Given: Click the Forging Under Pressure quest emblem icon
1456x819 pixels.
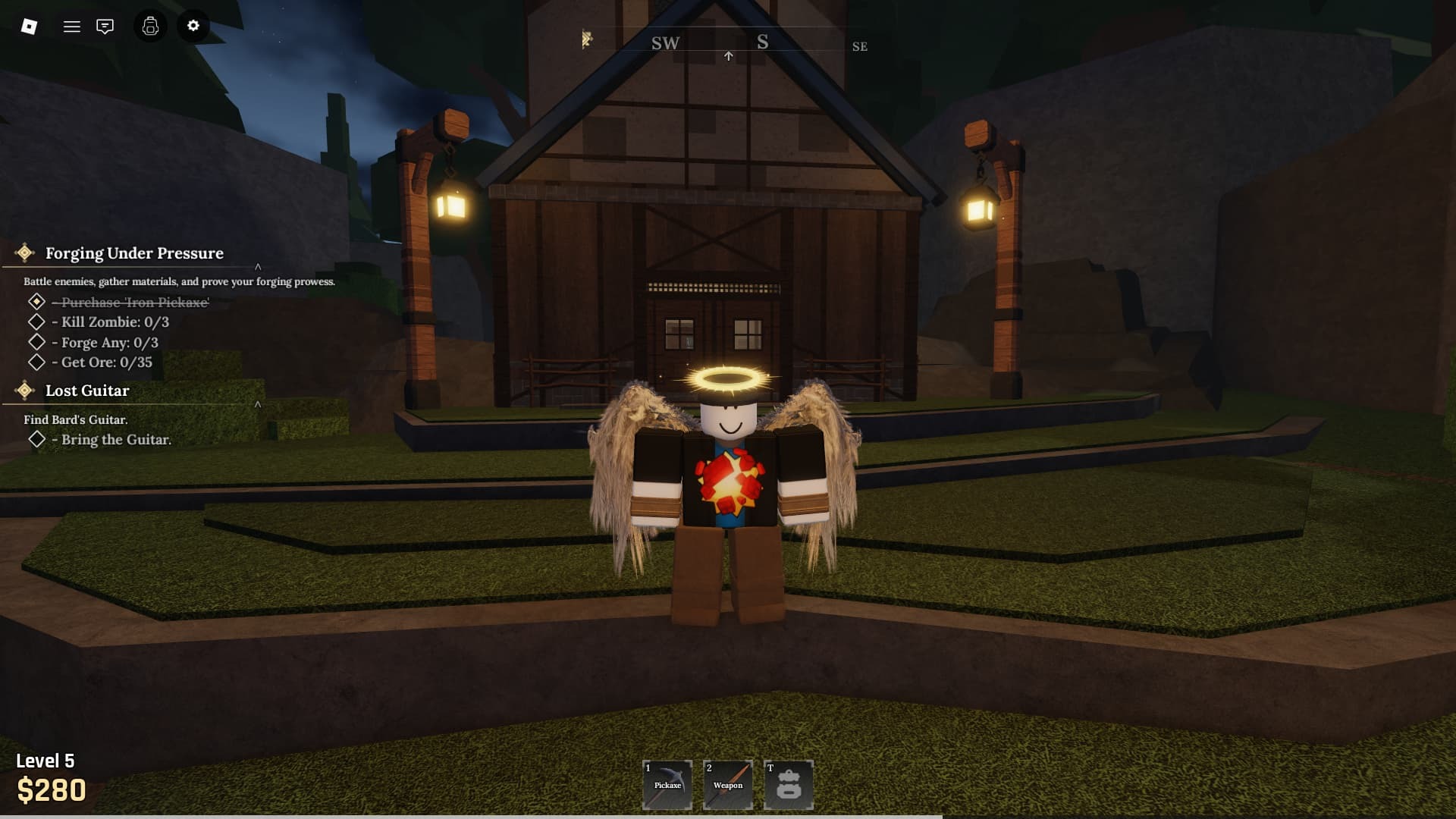Looking at the screenshot, I should 25,253.
